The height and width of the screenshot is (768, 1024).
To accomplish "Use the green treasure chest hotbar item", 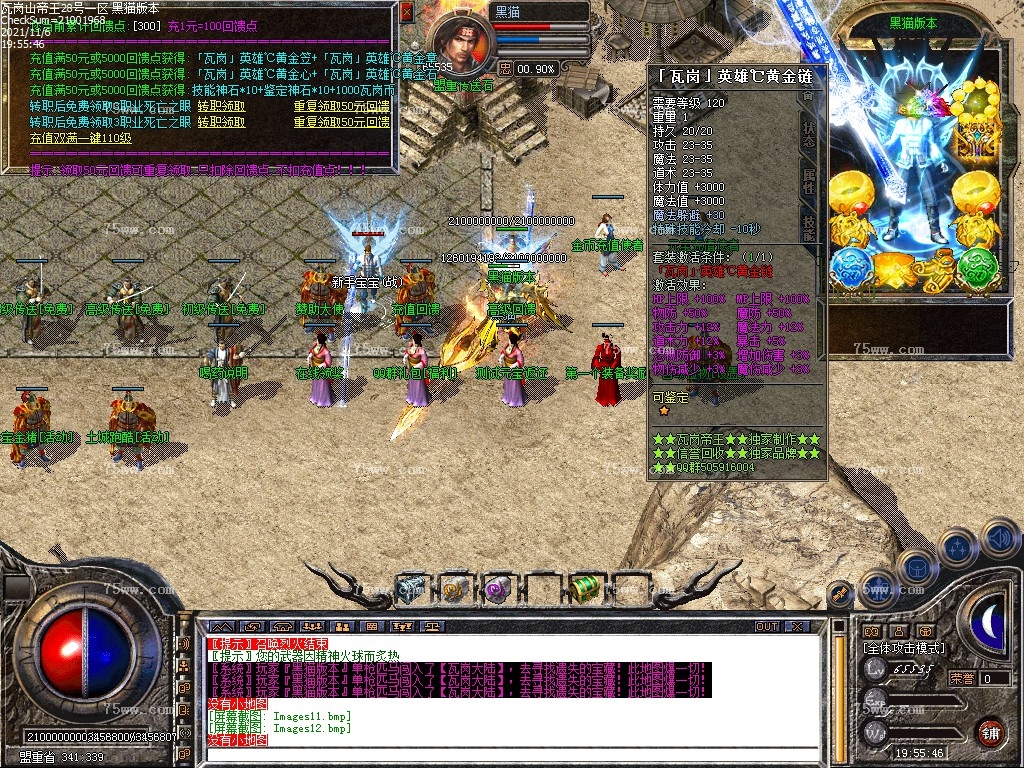I will (x=586, y=589).
